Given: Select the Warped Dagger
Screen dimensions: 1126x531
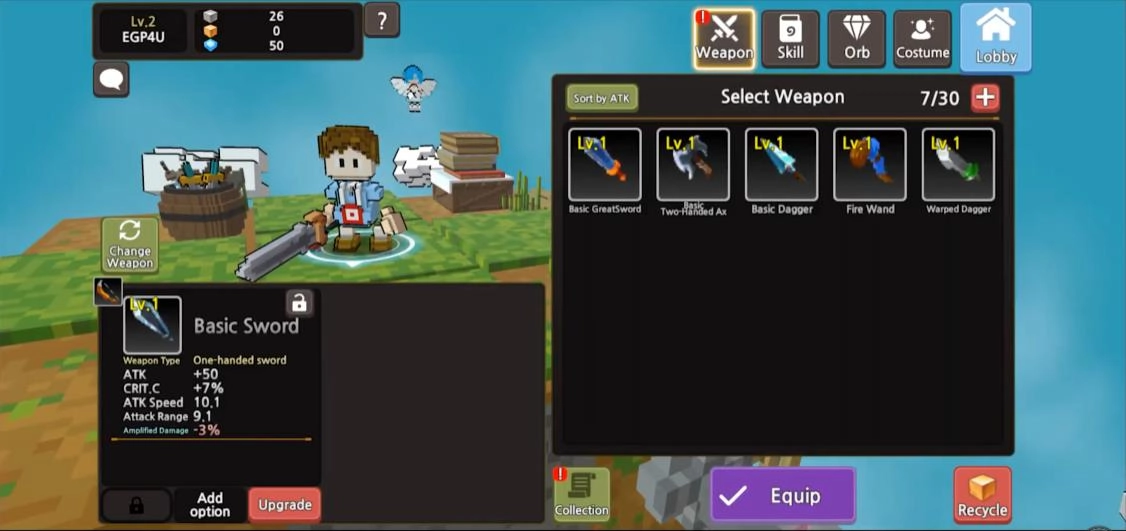Looking at the screenshot, I should tap(957, 165).
